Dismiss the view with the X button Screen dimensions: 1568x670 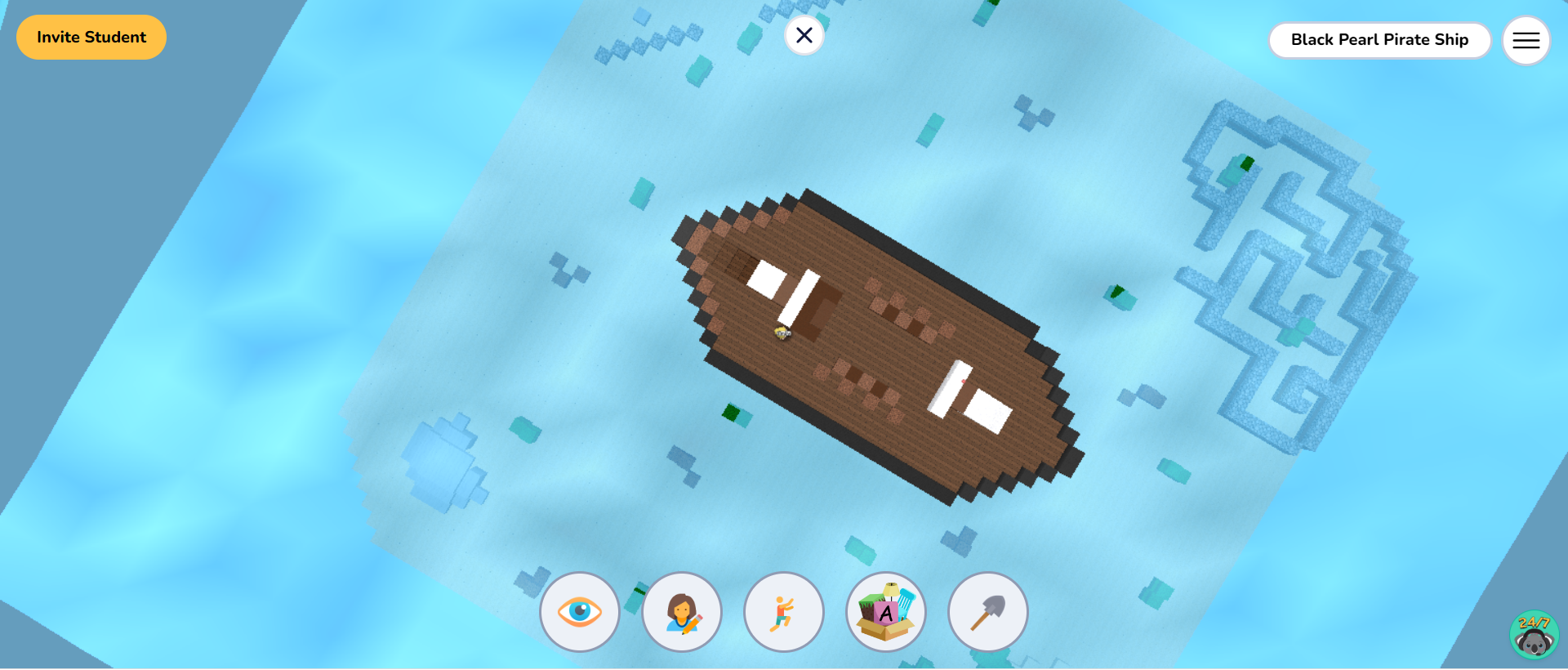[804, 35]
